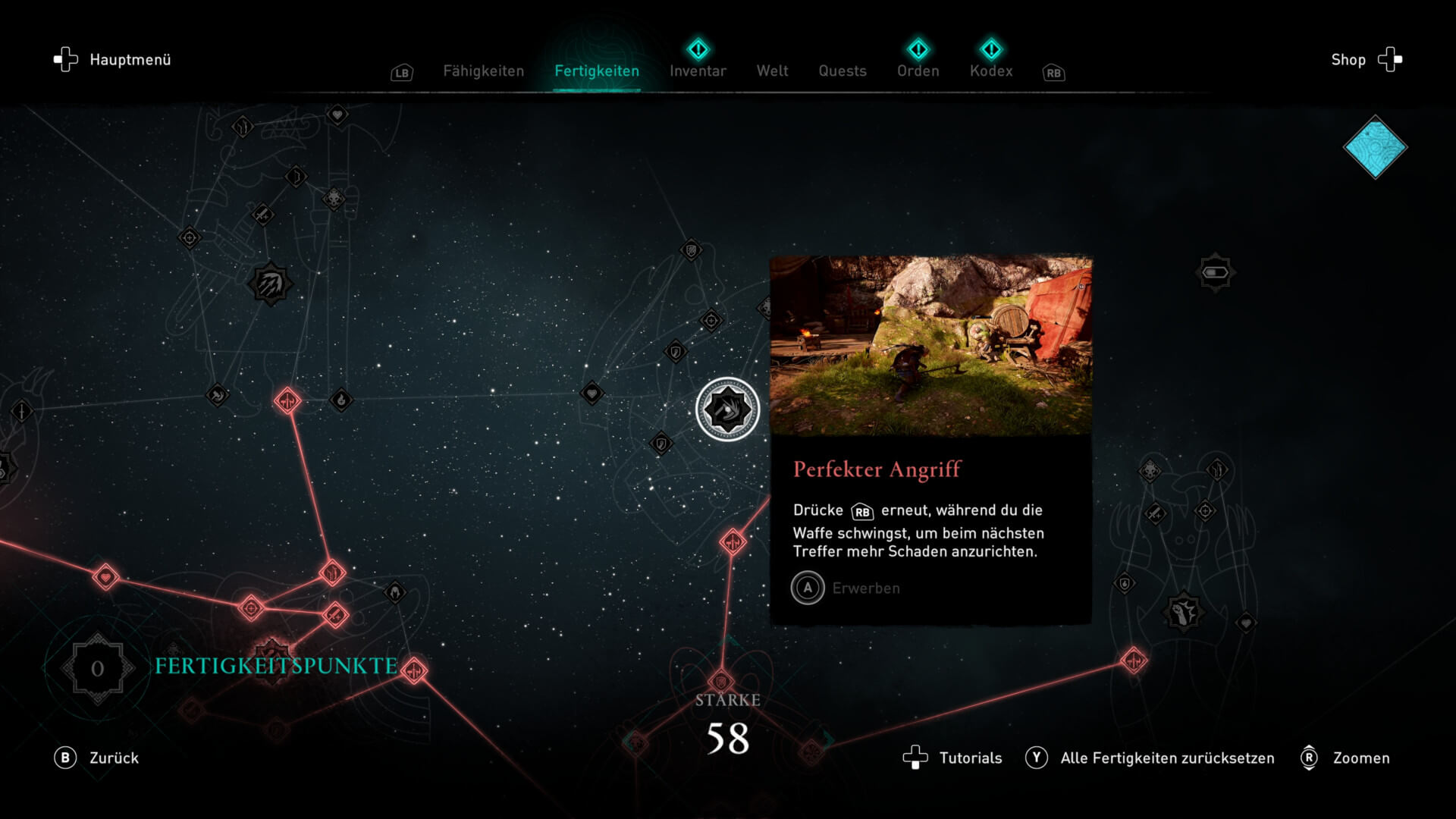Screen dimensions: 1456x819
Task: Select the Fertigkeiten tab
Action: point(597,71)
